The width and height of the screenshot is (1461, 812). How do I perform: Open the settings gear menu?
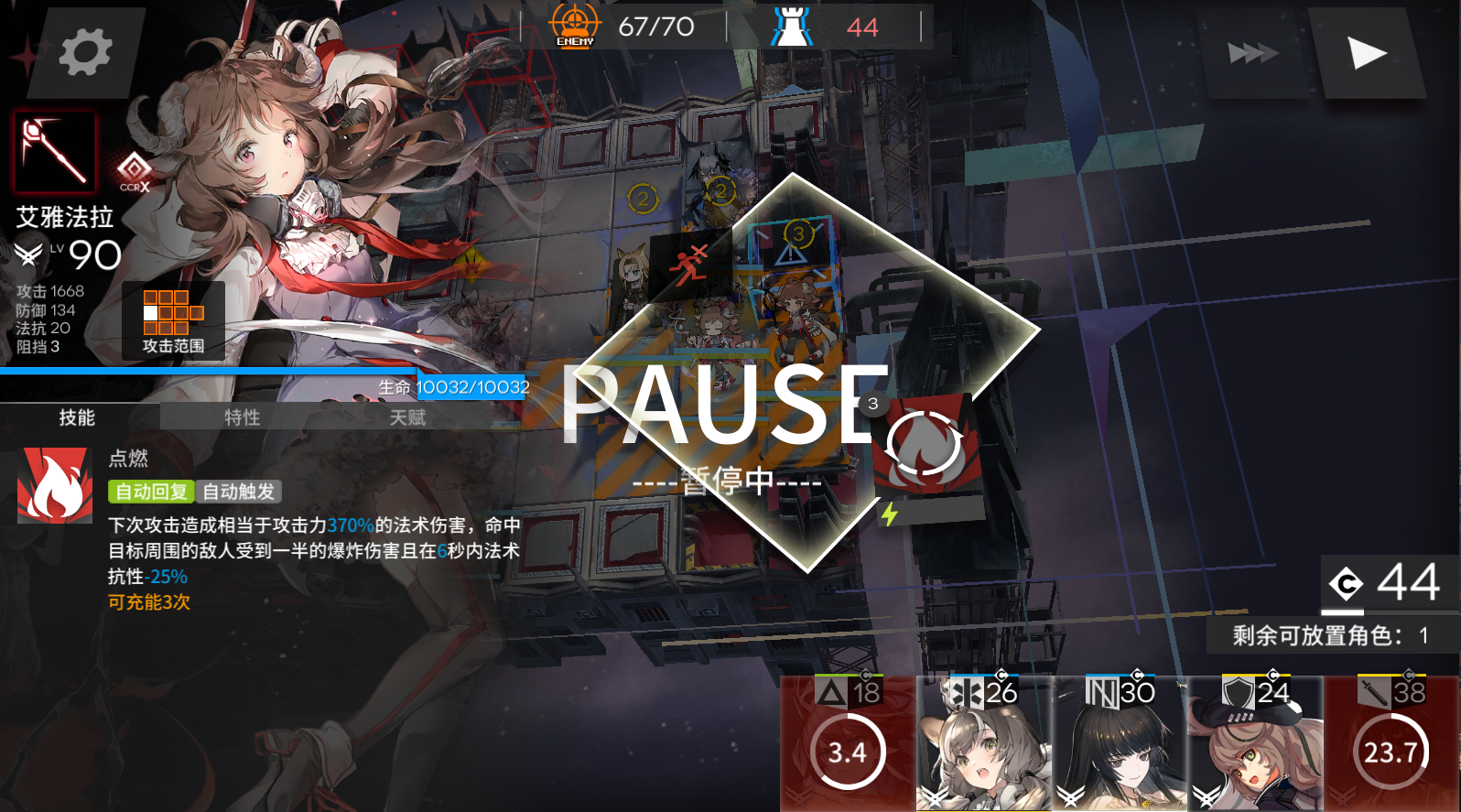click(85, 52)
